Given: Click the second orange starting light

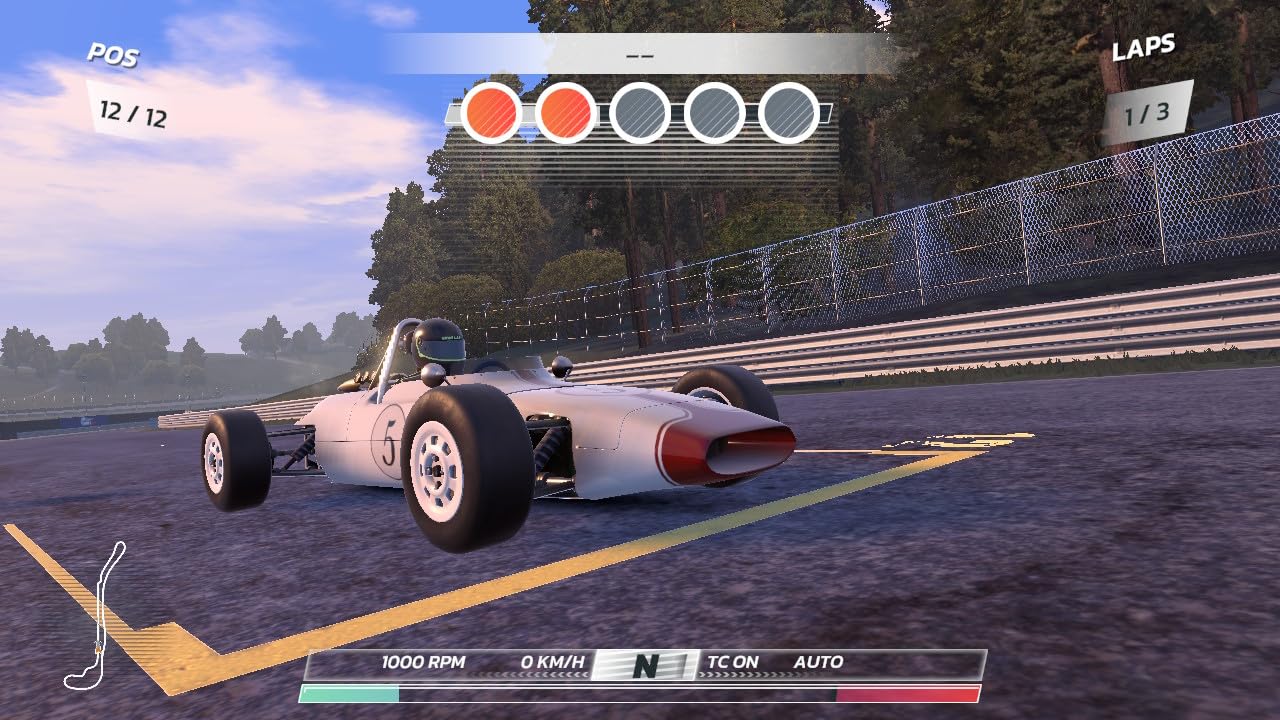Looking at the screenshot, I should [x=565, y=113].
